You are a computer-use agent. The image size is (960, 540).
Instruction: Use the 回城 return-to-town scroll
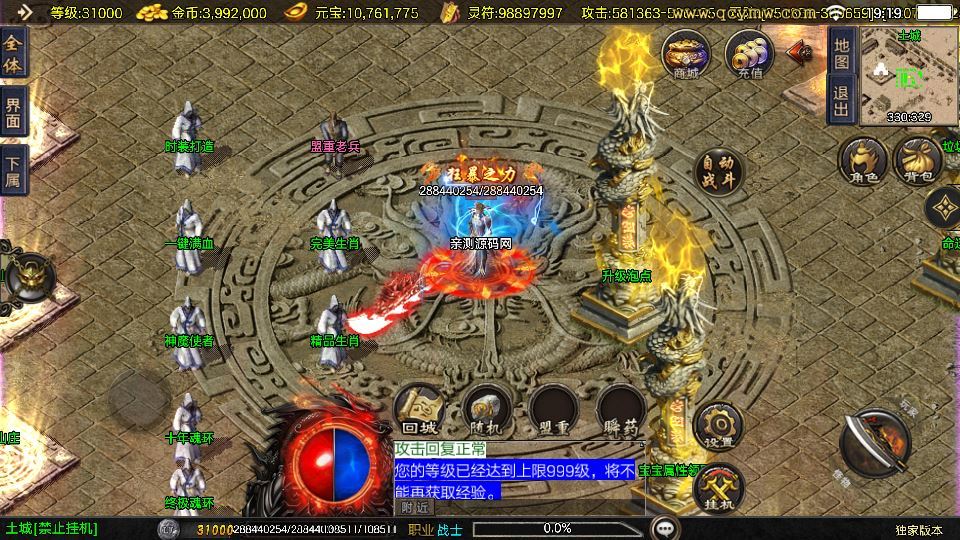pyautogui.click(x=419, y=410)
